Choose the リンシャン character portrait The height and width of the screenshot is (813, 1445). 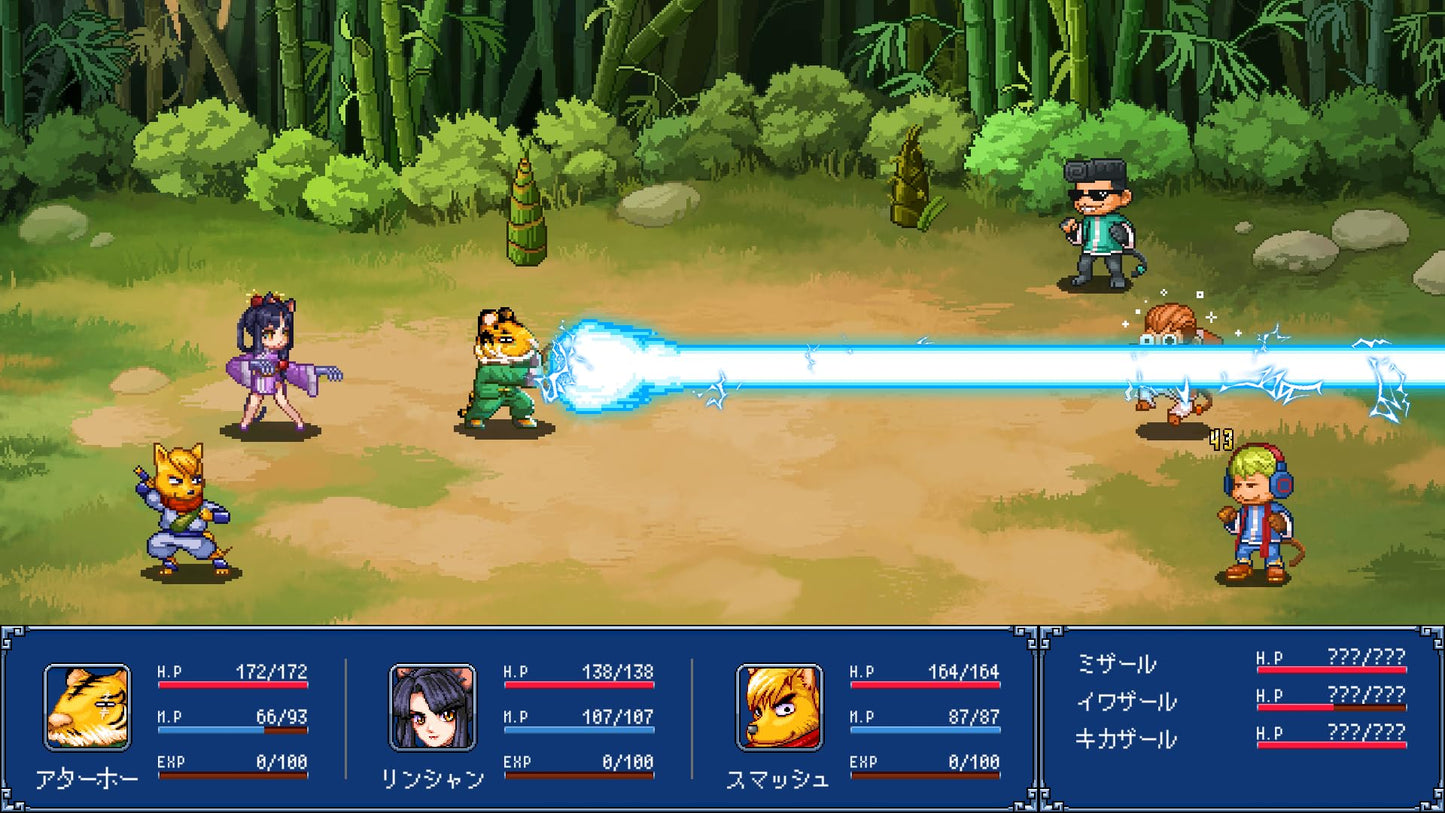(x=432, y=707)
